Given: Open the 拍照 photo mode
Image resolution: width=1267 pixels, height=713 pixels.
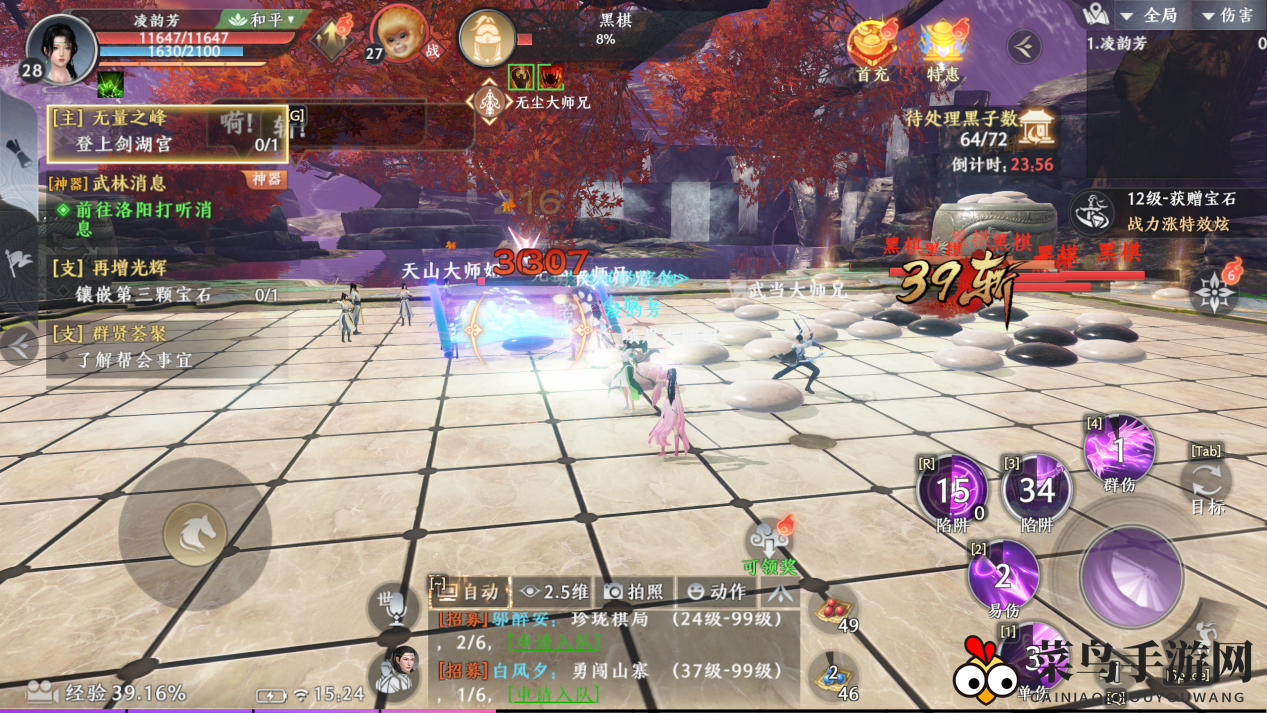Looking at the screenshot, I should [x=635, y=592].
